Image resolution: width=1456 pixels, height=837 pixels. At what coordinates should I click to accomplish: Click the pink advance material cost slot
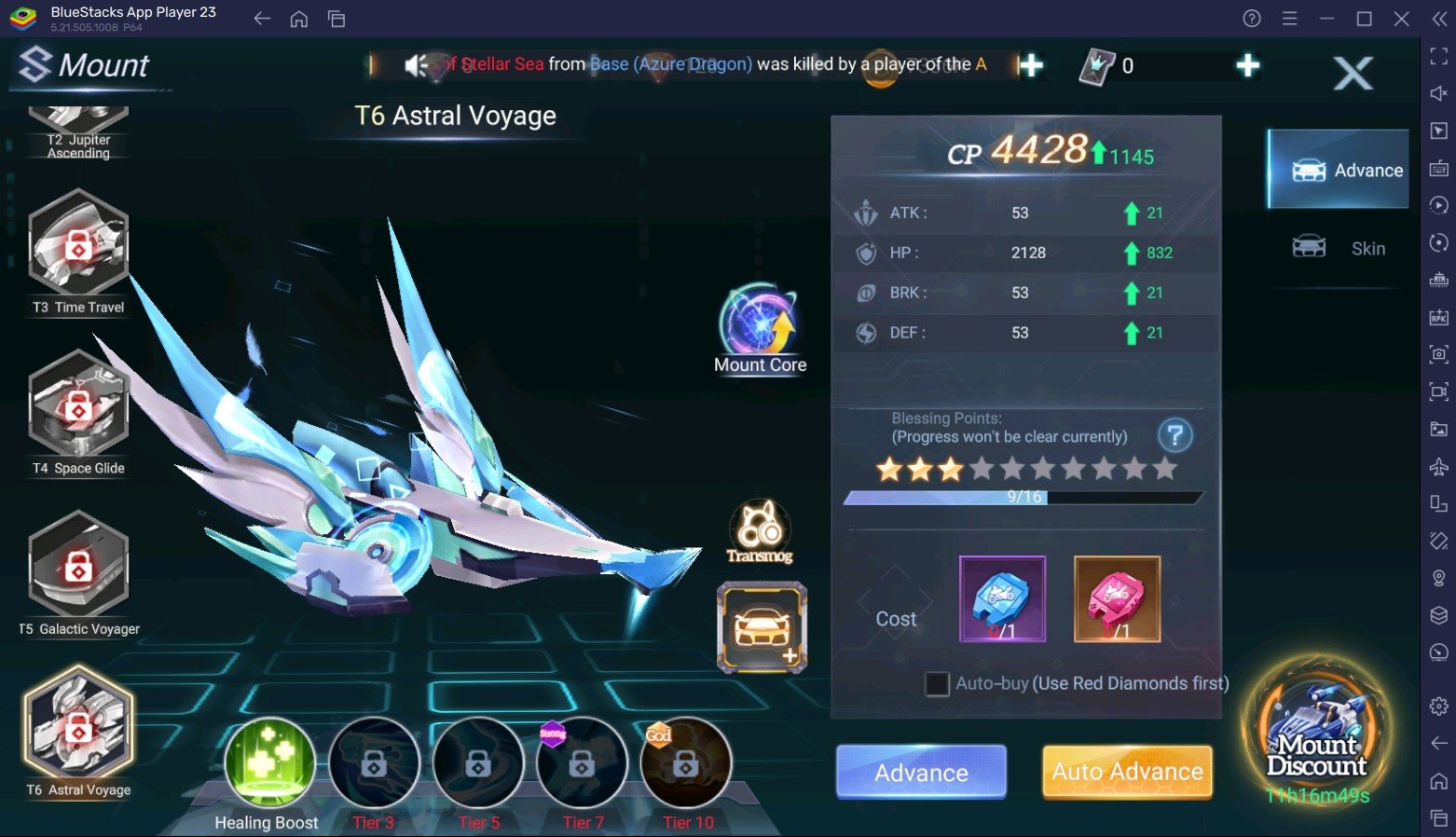(1117, 599)
